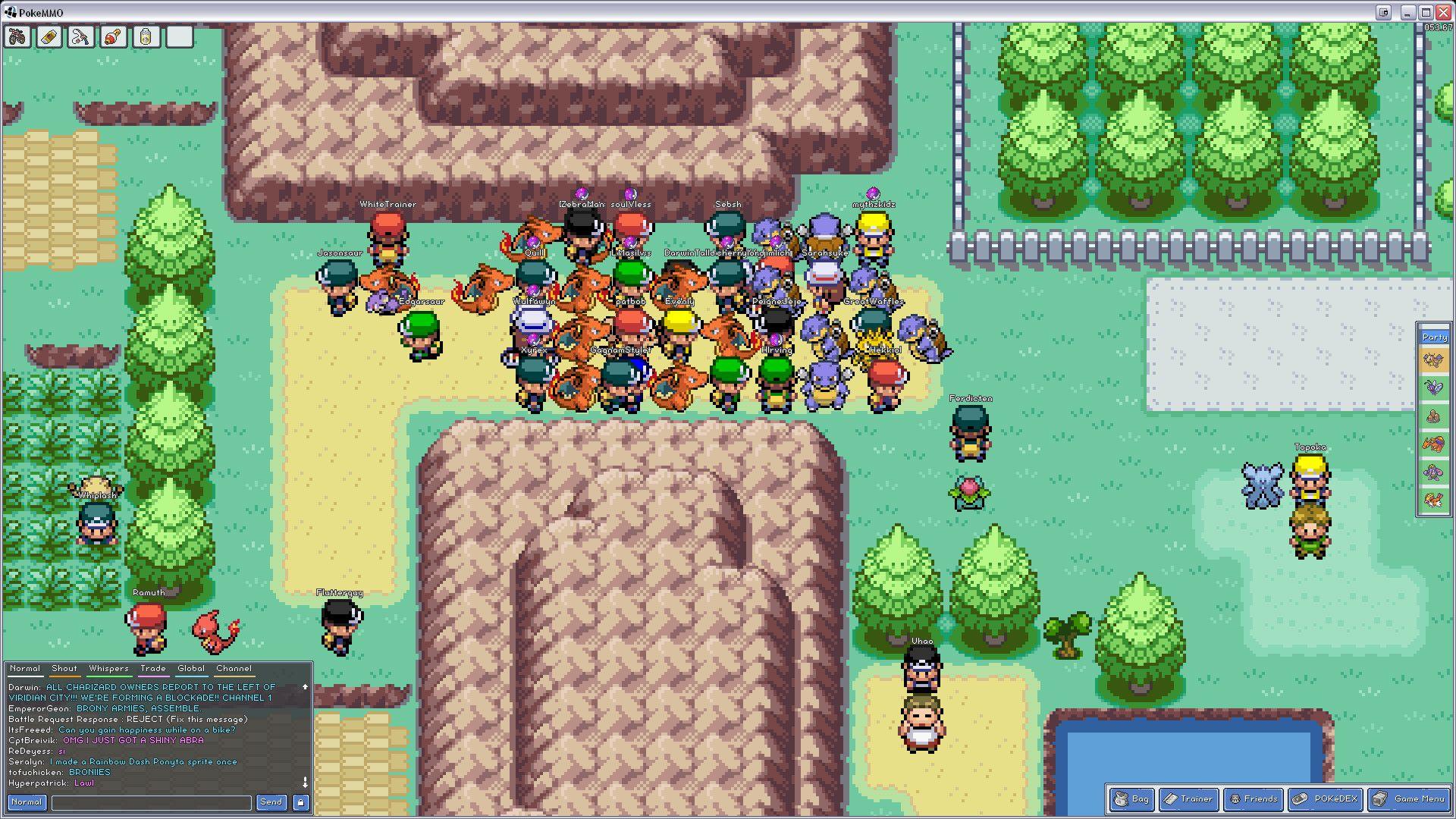The height and width of the screenshot is (819, 1456).
Task: Open the Friends list
Action: tap(1254, 799)
